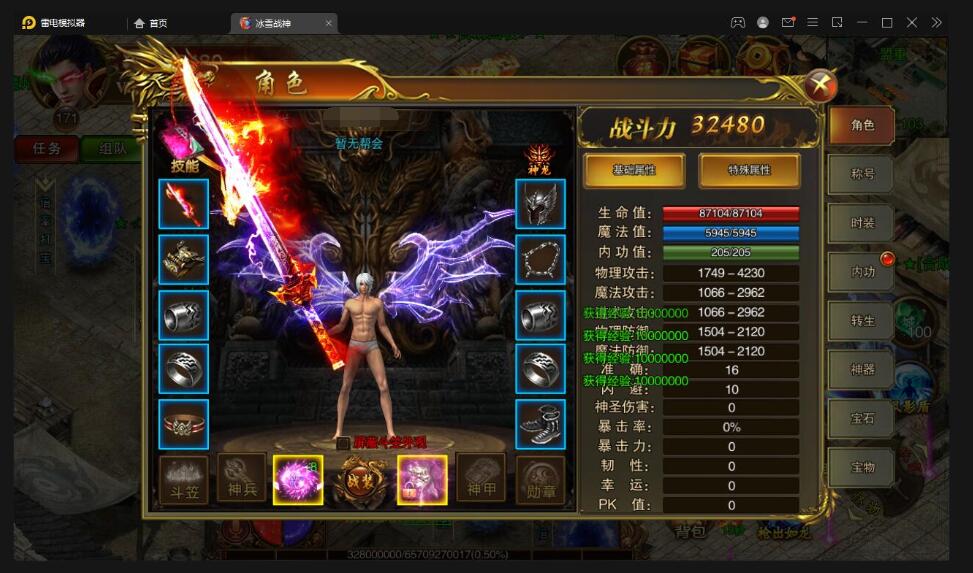Open the 神龙 dragon icon
This screenshot has width=973, height=573.
540,157
